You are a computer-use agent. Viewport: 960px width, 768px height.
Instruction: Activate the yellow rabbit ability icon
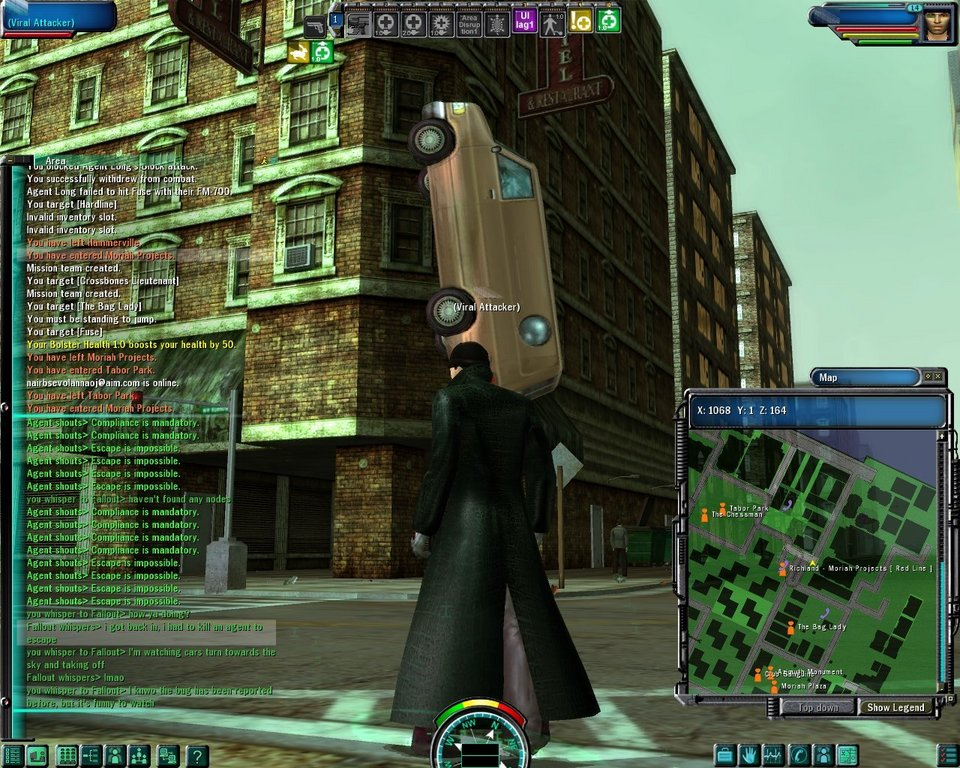tap(297, 52)
